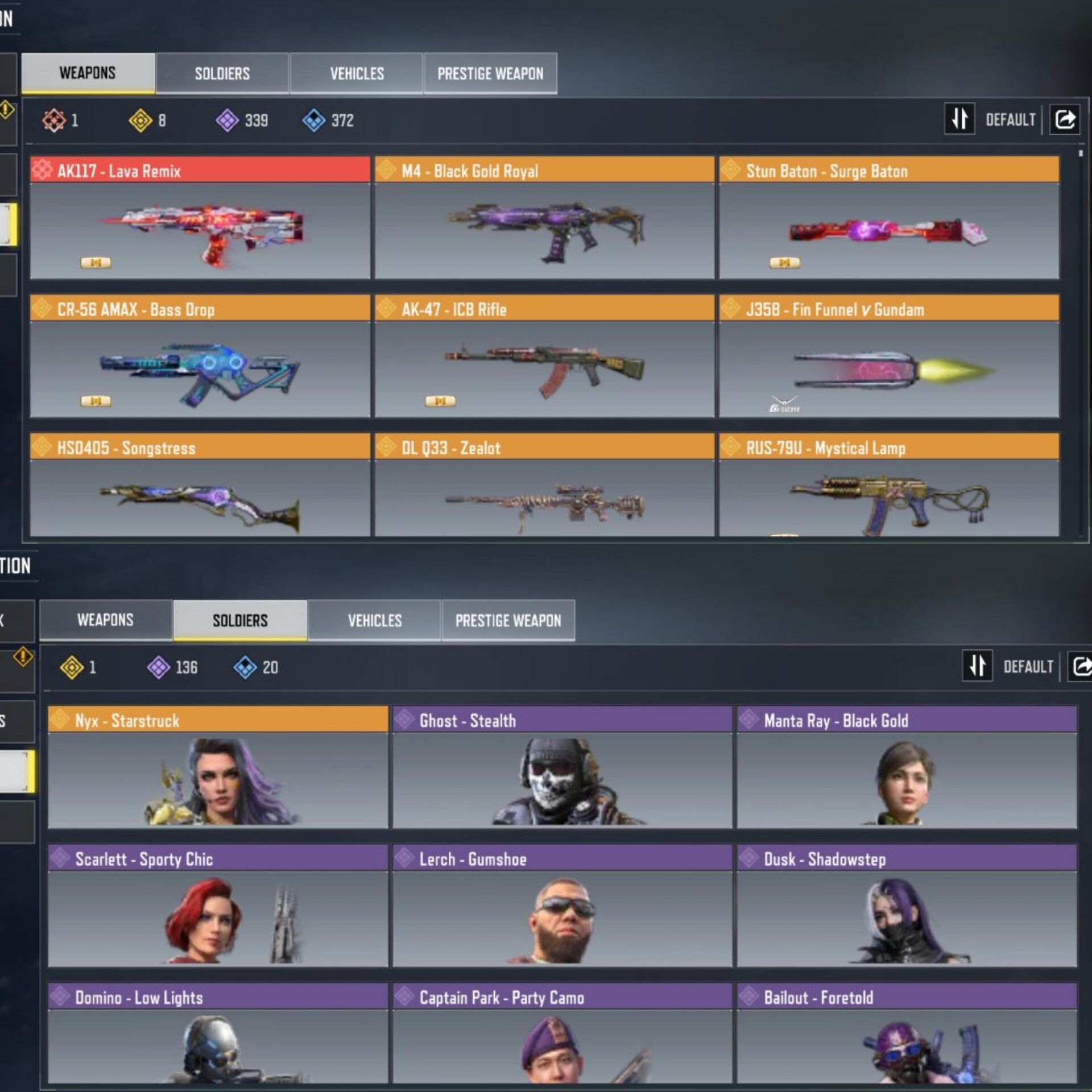The height and width of the screenshot is (1092, 1092).
Task: Select the AK117 - Lava Remix weapon card
Action: click(200, 218)
